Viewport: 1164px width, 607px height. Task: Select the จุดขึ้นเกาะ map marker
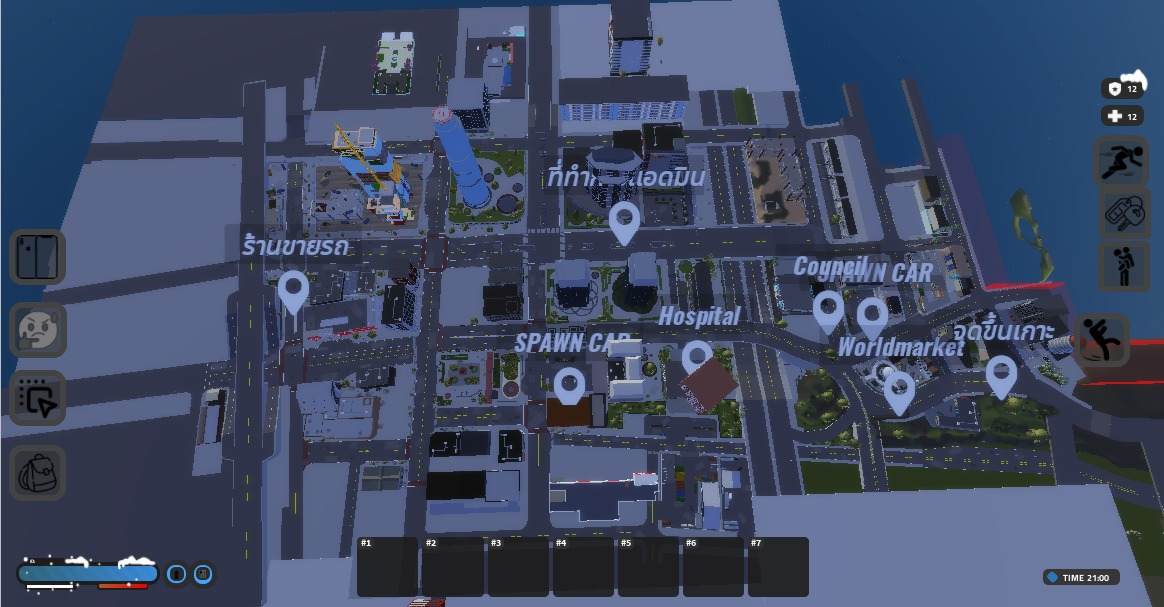(x=1001, y=375)
